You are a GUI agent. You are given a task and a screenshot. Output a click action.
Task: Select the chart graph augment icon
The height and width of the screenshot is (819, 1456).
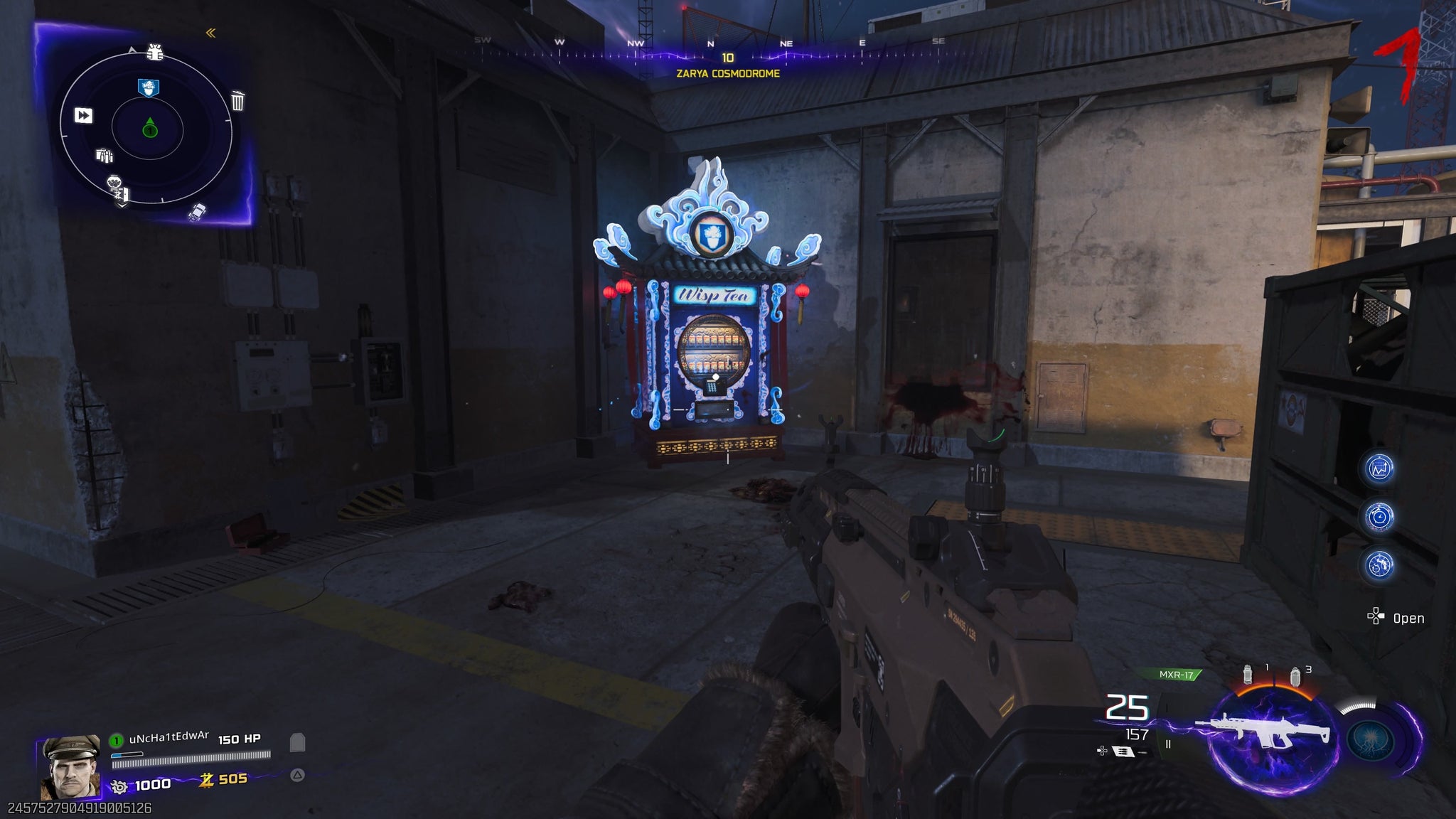pos(1379,469)
